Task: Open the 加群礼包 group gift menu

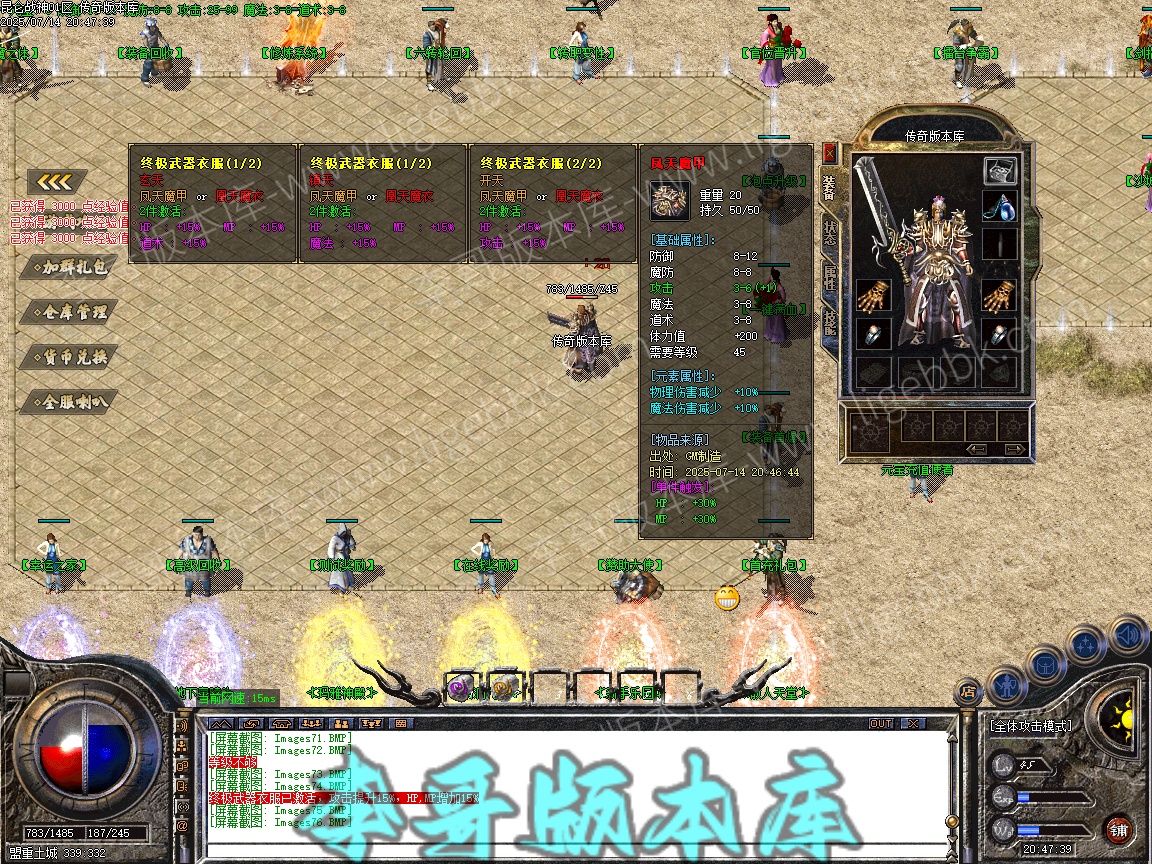Action: click(70, 267)
